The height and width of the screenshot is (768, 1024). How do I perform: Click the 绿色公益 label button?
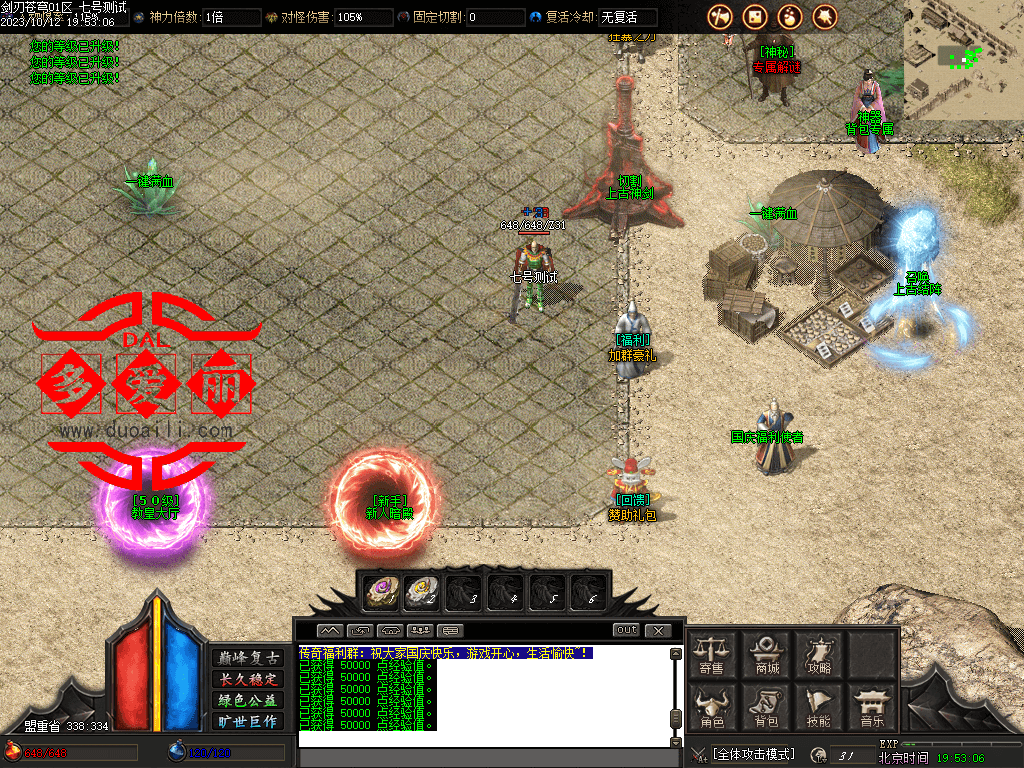(248, 700)
